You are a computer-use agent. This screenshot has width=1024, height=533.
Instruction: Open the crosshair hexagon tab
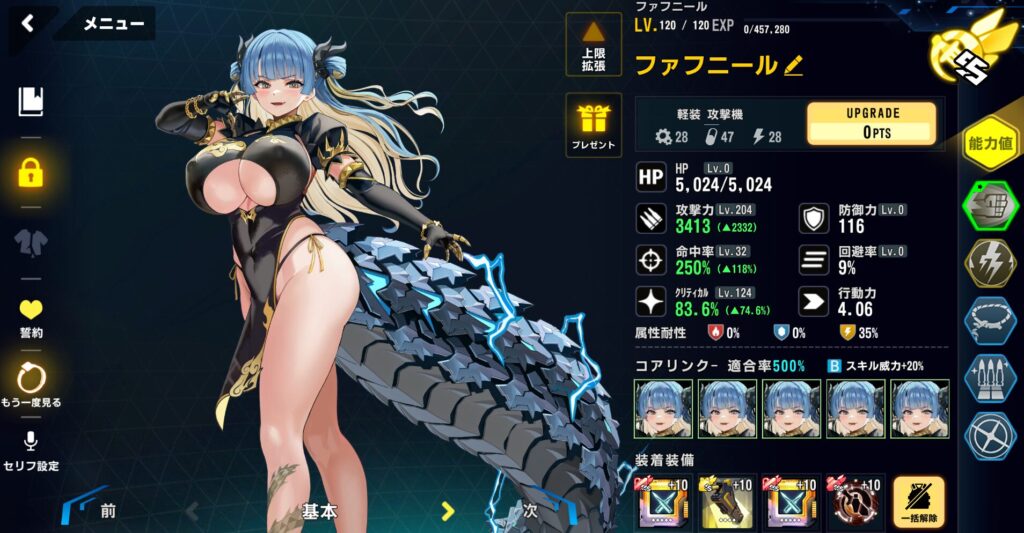click(x=990, y=437)
